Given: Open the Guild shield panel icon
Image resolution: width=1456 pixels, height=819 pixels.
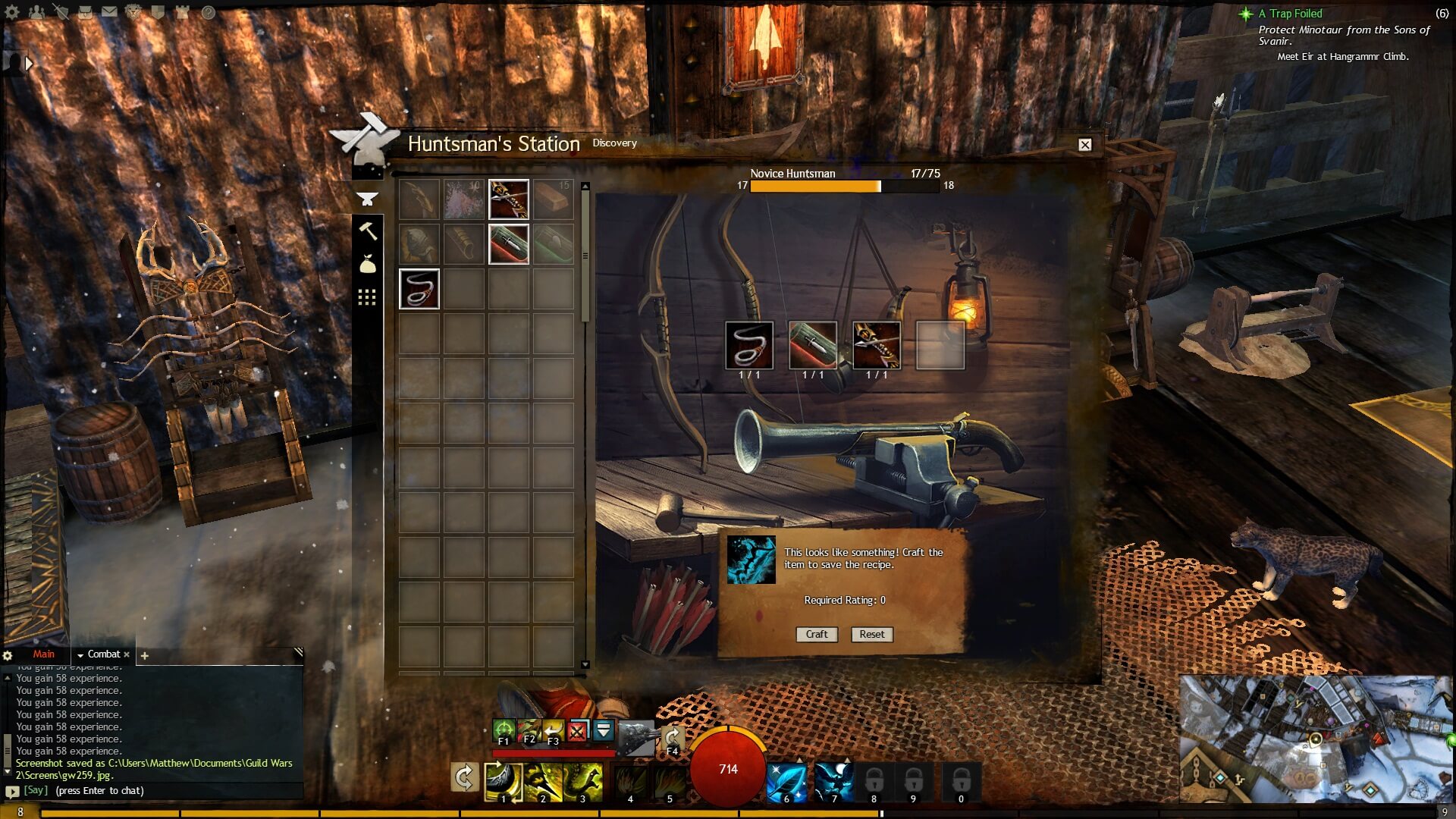Looking at the screenshot, I should (x=158, y=12).
